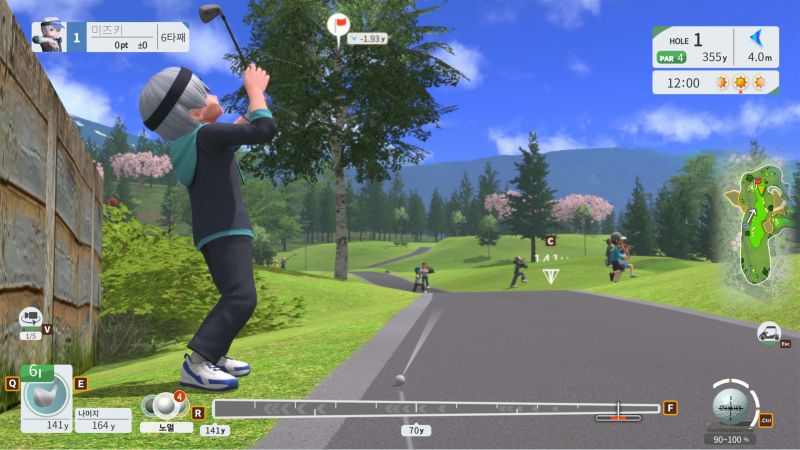Click the shot power gauge bar
The height and width of the screenshot is (450, 800).
click(x=436, y=408)
